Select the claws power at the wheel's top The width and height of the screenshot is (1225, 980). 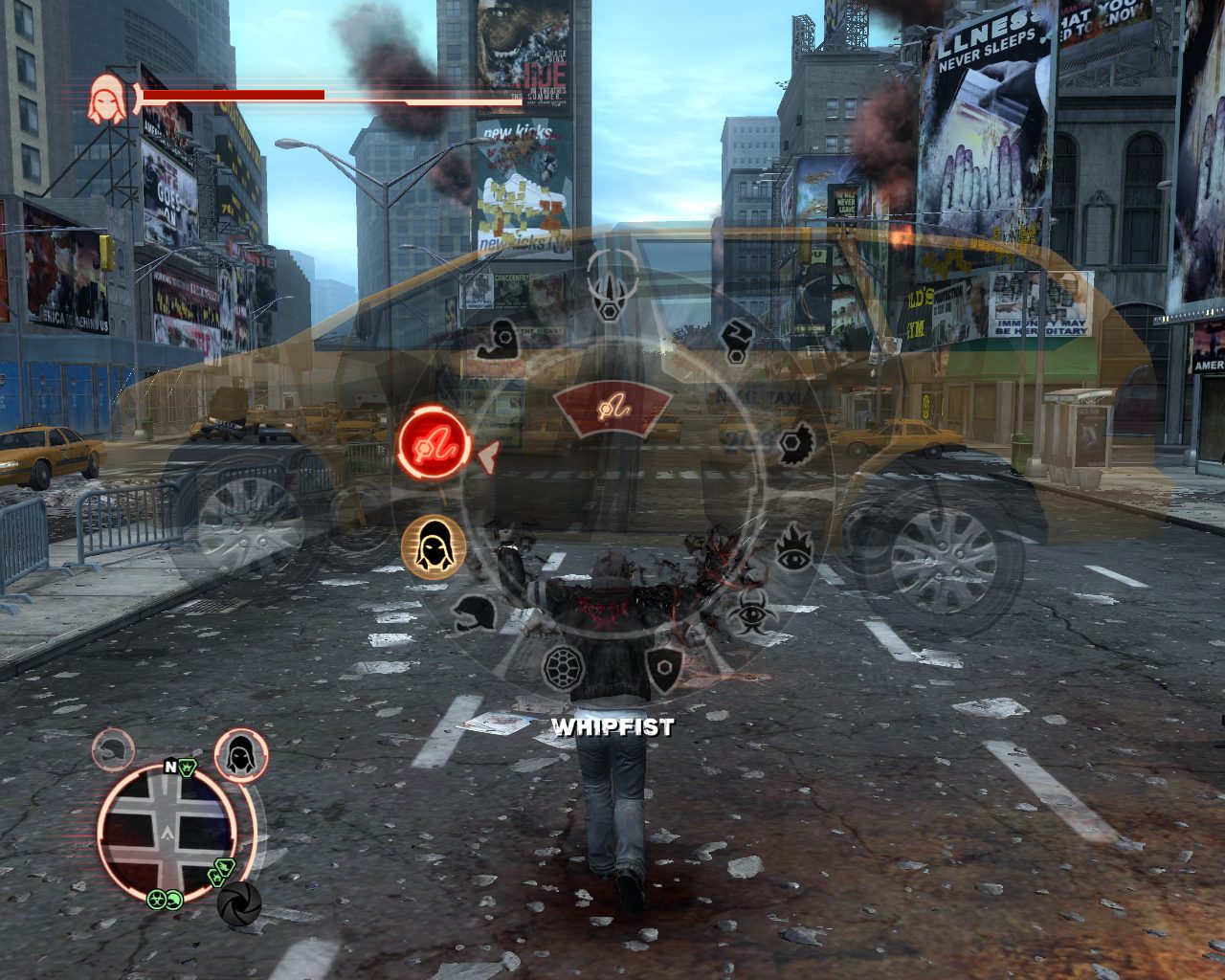607,285
